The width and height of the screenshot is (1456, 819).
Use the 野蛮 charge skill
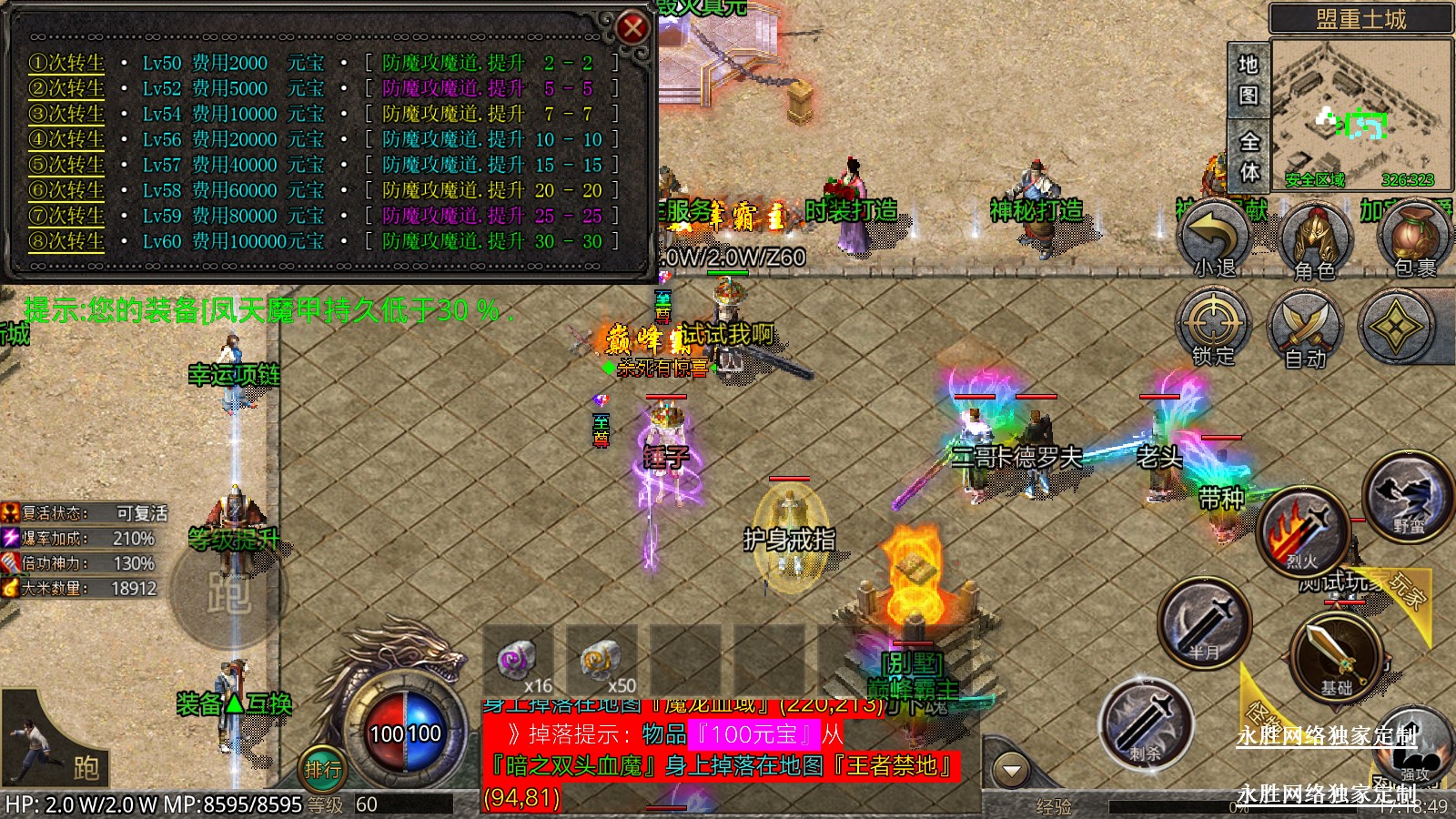1406,497
